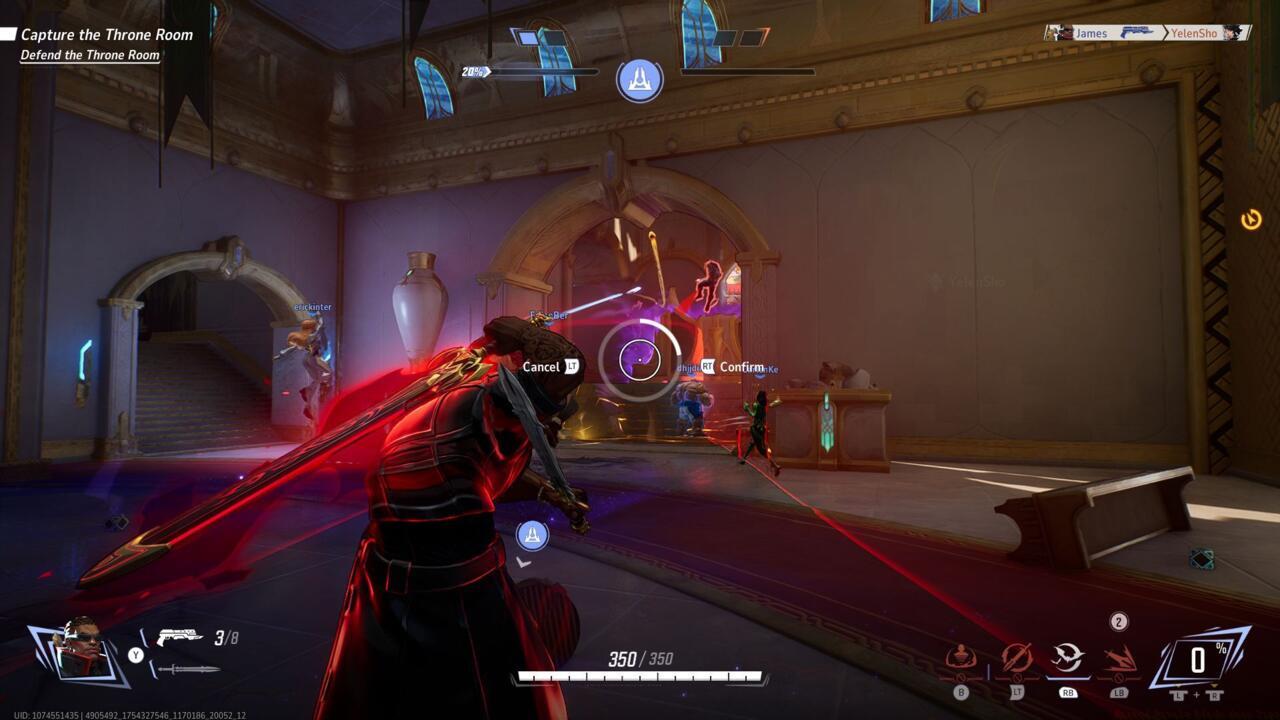Screen dimensions: 1280x720
Task: Select the shotgun weapon icon
Action: click(x=180, y=637)
